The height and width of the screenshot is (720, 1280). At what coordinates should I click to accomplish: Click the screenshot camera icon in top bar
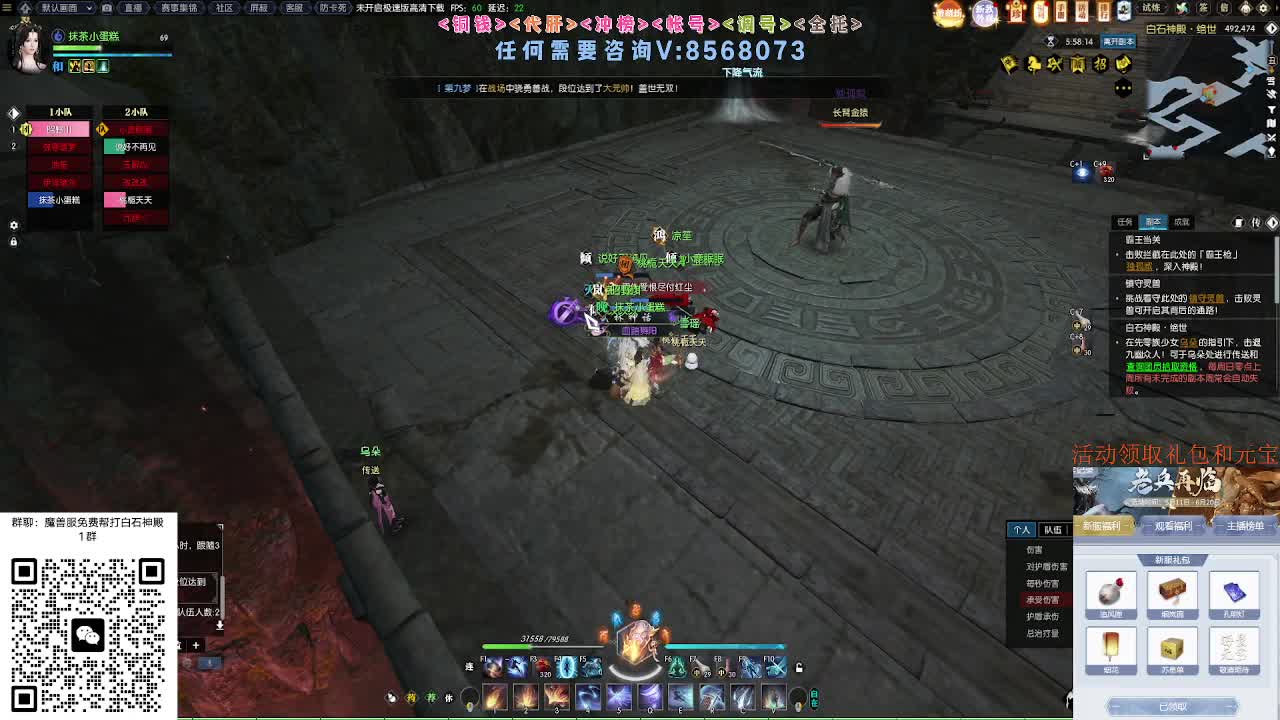[107, 7]
